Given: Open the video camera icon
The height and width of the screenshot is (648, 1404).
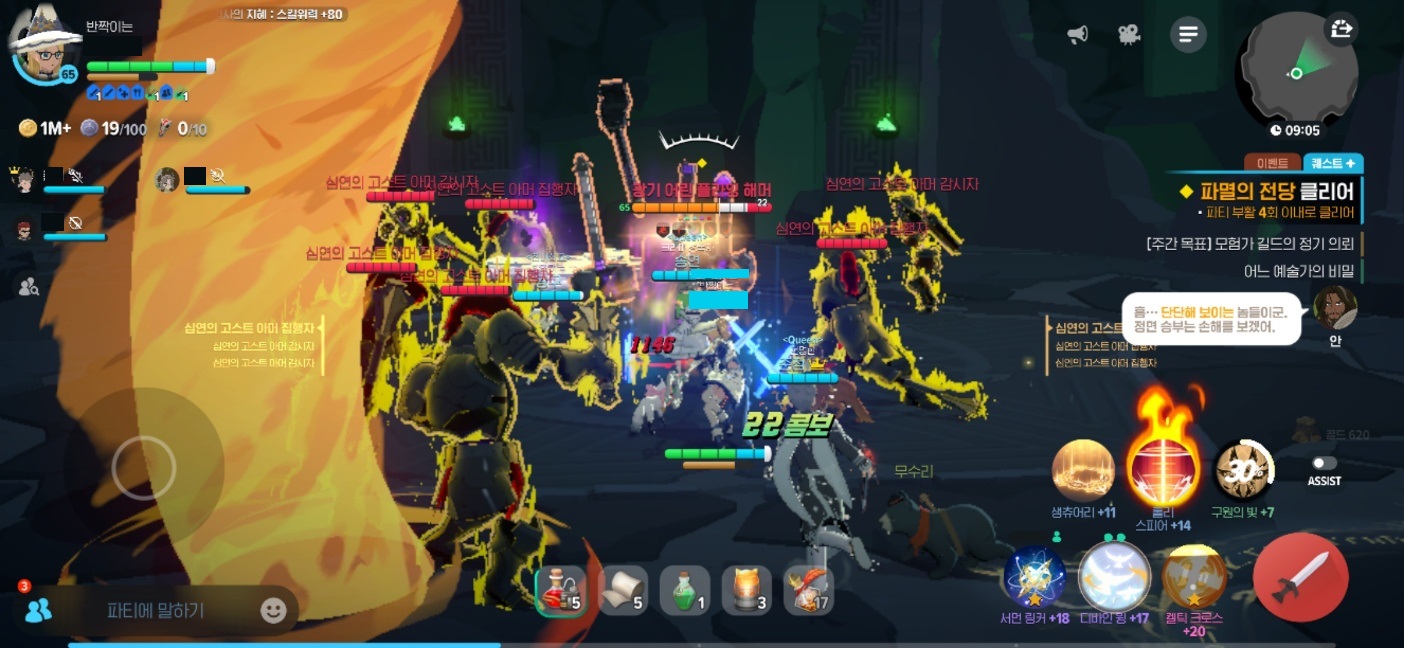Looking at the screenshot, I should pos(1129,35).
